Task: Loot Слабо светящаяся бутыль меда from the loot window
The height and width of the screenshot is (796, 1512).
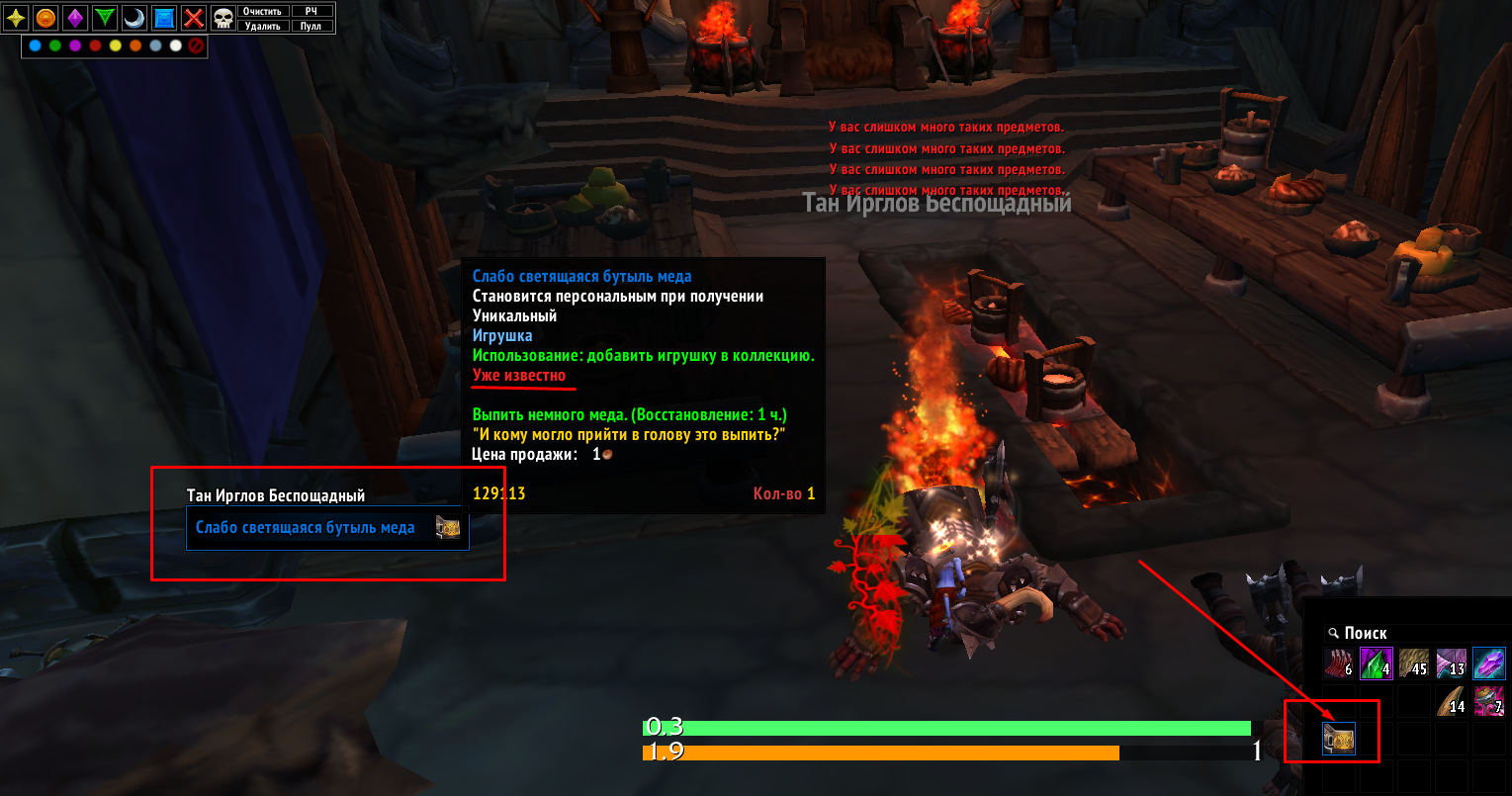Action: click(x=326, y=528)
